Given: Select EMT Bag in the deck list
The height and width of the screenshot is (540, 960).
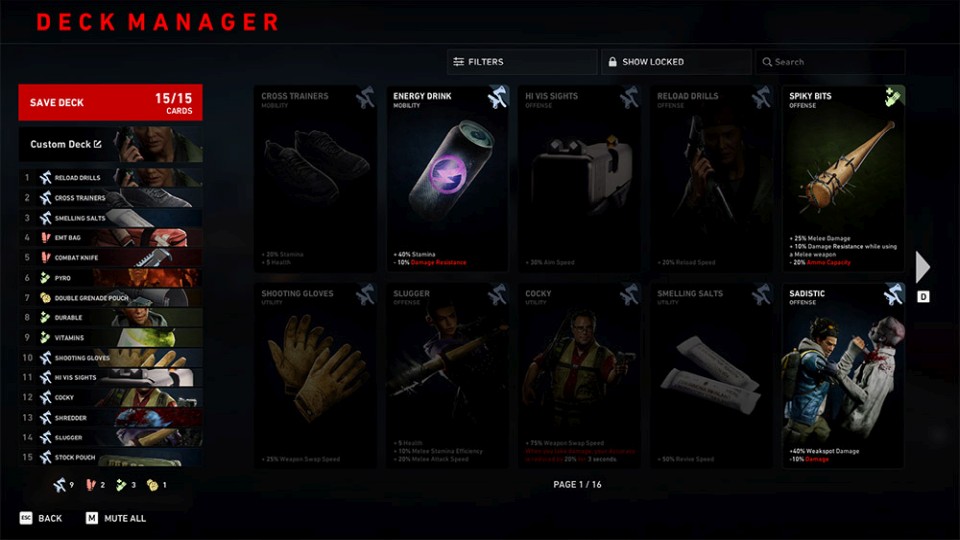Looking at the screenshot, I should (110, 238).
